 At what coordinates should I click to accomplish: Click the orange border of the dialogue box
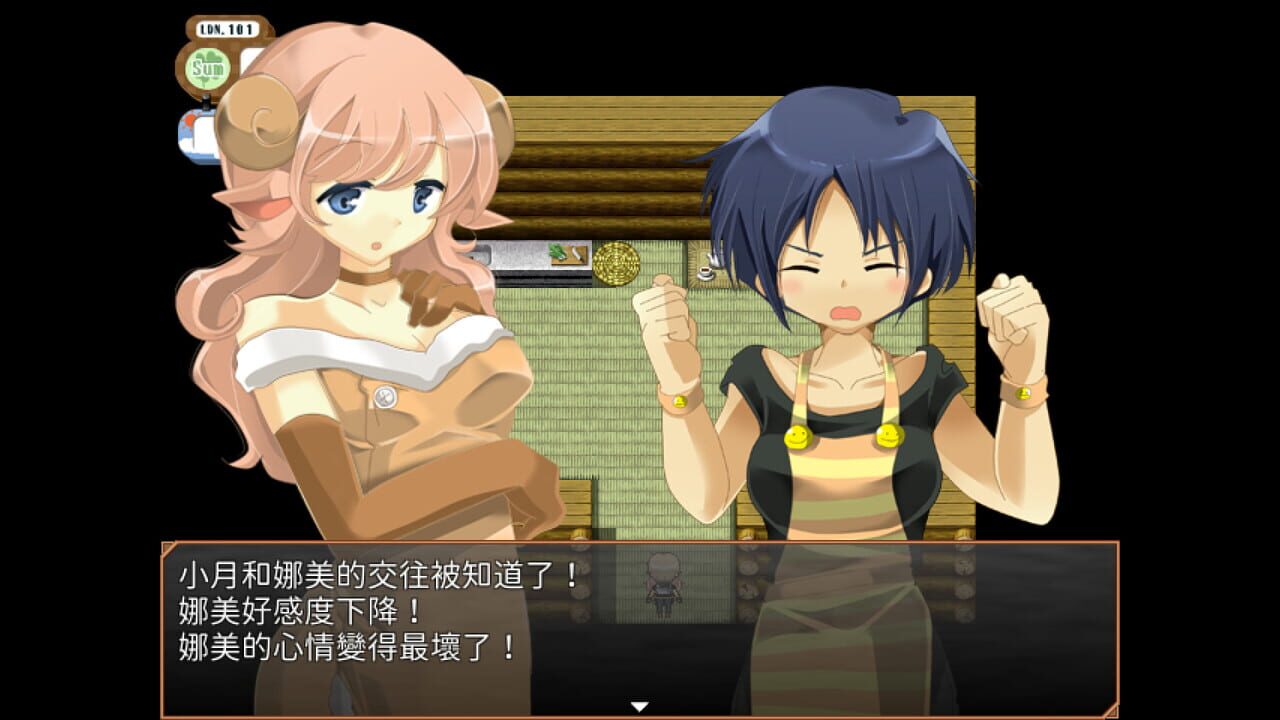tap(640, 537)
